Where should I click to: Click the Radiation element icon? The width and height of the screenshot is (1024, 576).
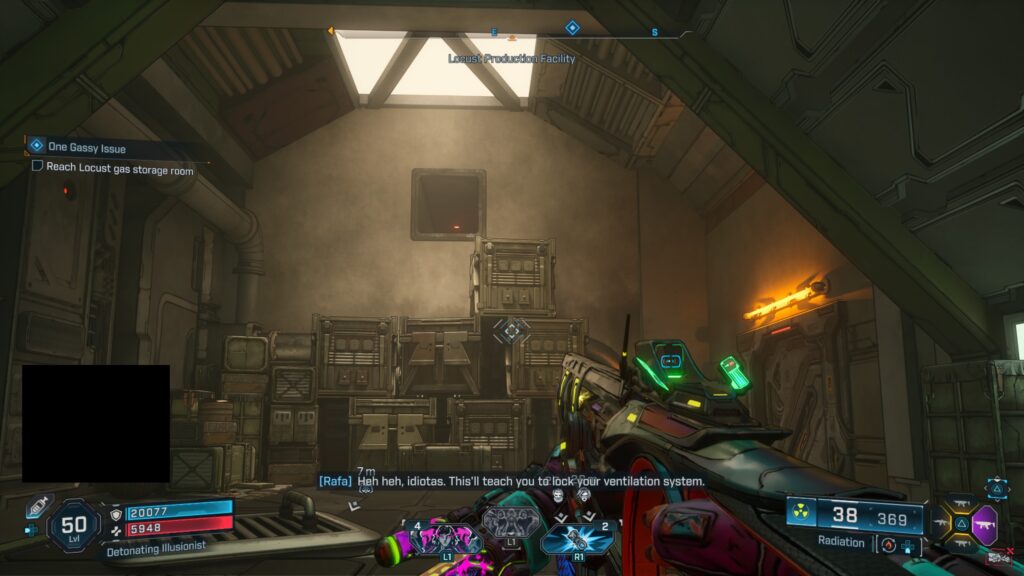pyautogui.click(x=801, y=512)
